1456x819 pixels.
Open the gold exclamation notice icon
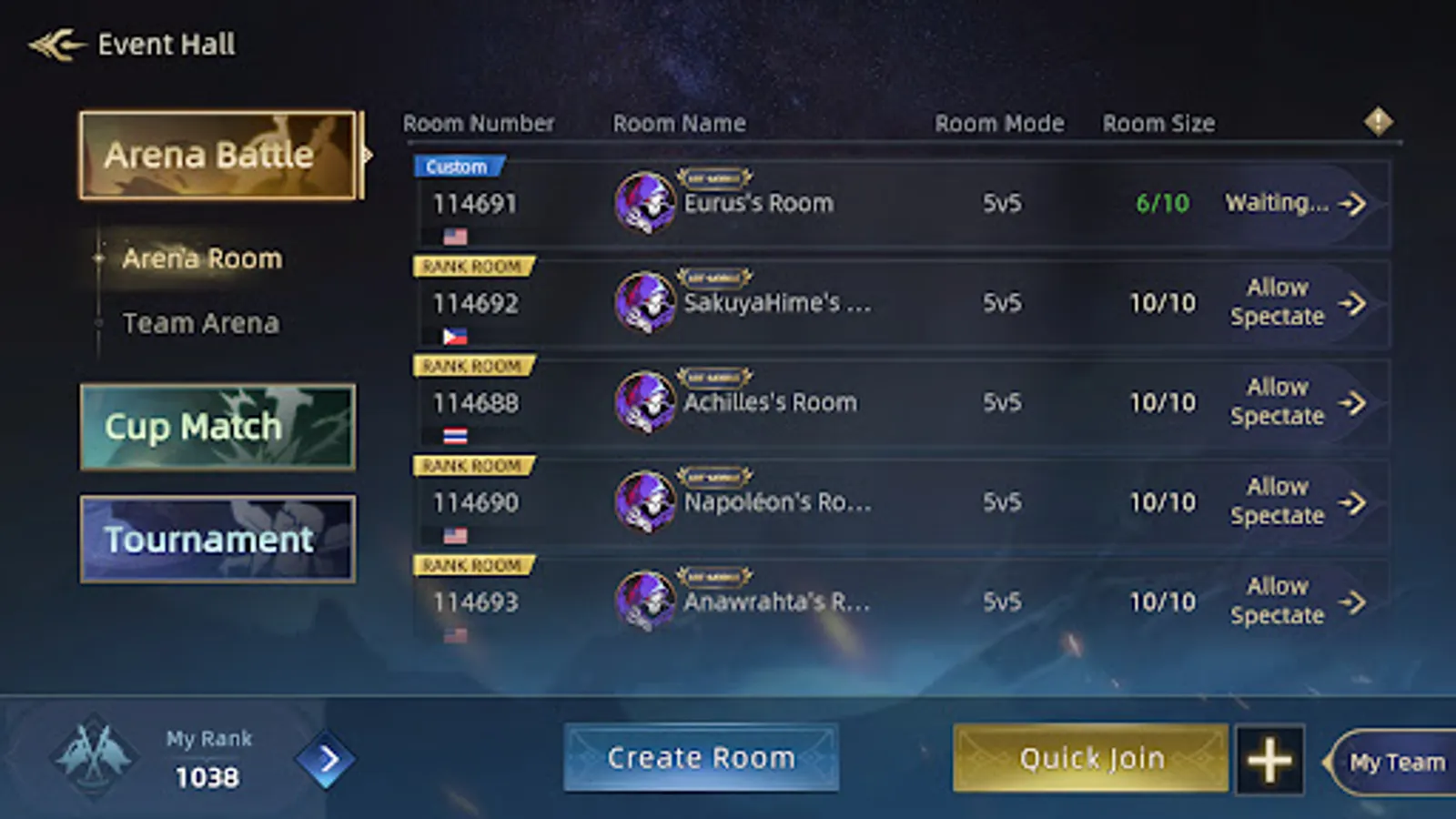pyautogui.click(x=1377, y=121)
